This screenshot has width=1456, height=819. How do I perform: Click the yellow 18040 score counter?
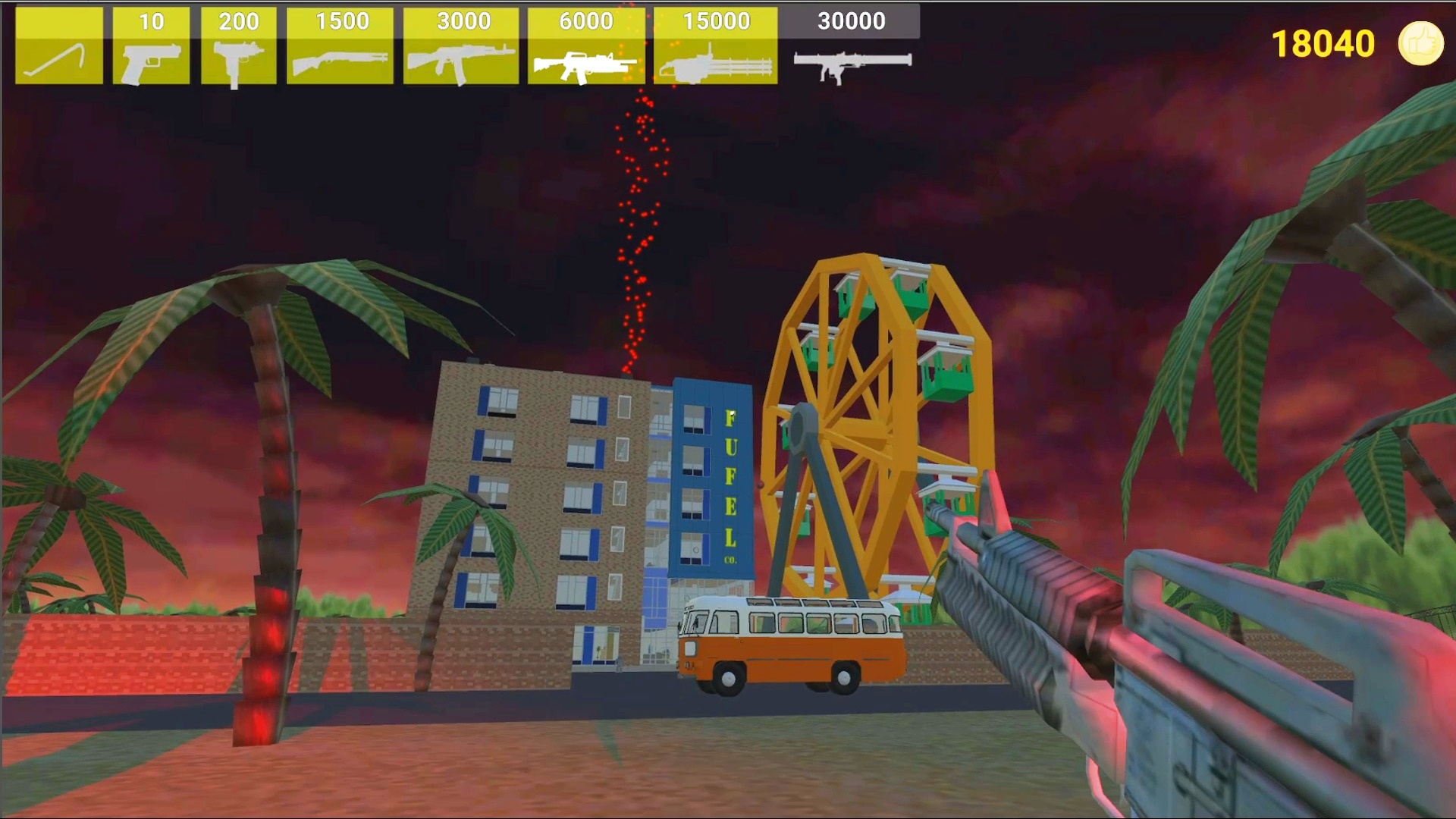[x=1322, y=44]
